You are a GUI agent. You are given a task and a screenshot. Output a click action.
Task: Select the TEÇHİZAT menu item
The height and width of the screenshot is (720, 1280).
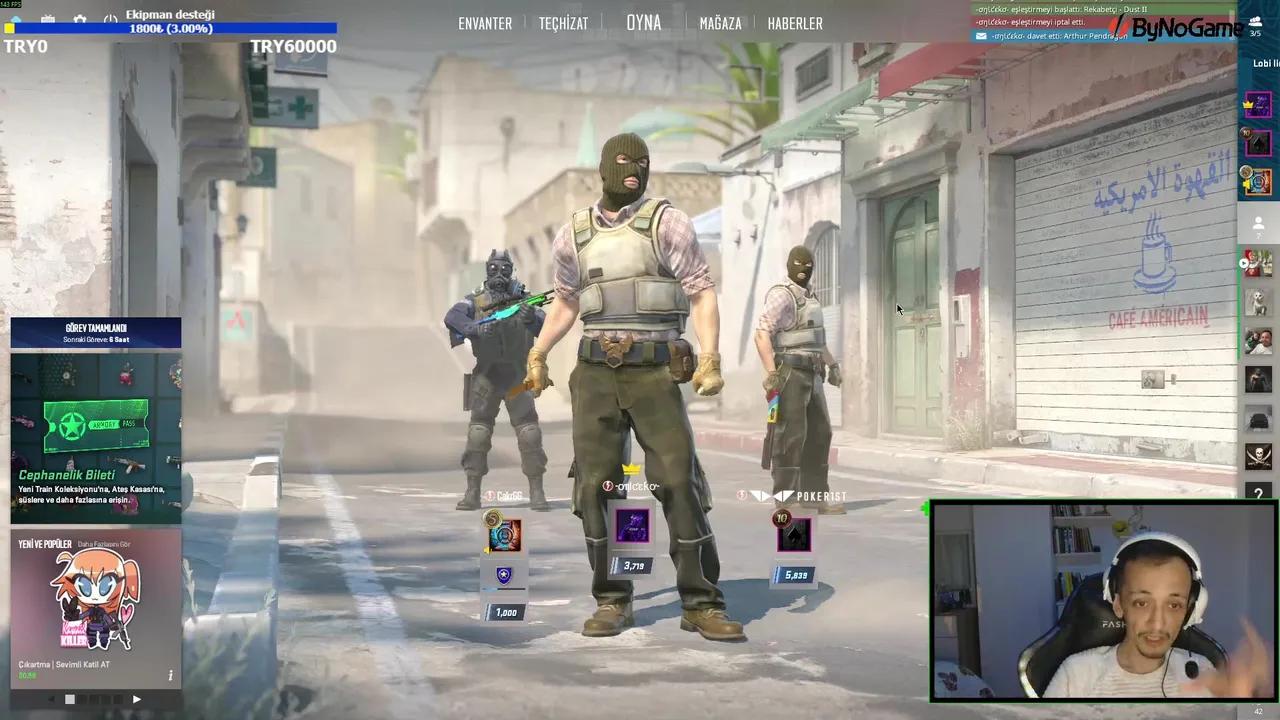[563, 23]
